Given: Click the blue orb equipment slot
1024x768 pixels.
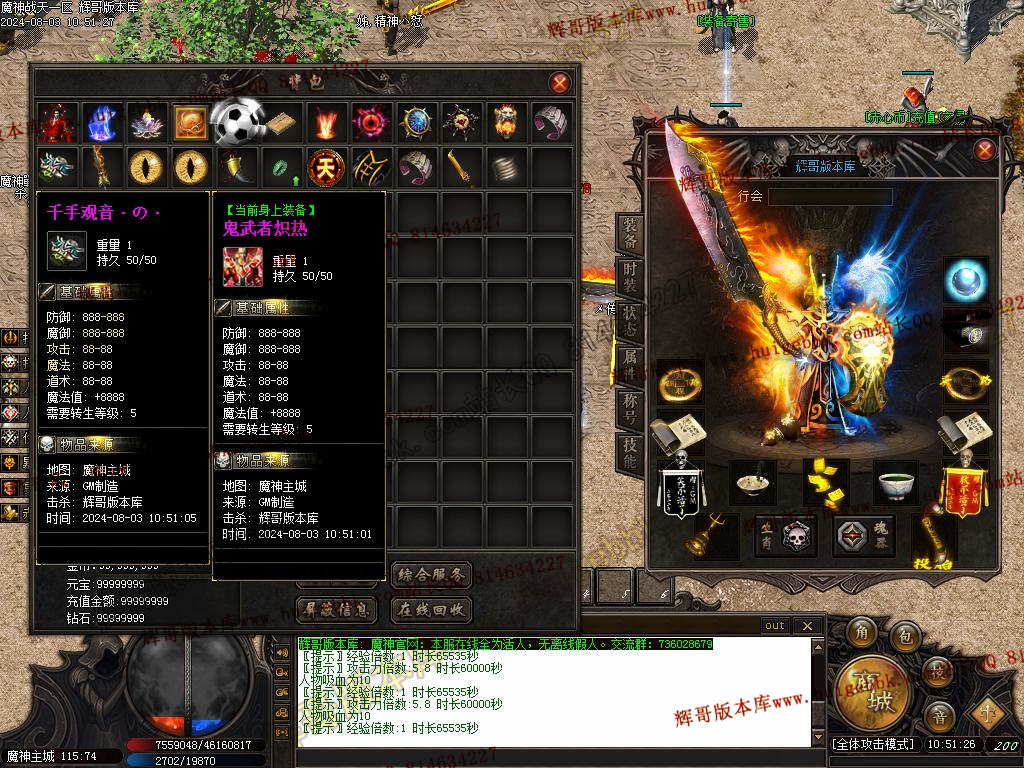Looking at the screenshot, I should pyautogui.click(x=965, y=279).
